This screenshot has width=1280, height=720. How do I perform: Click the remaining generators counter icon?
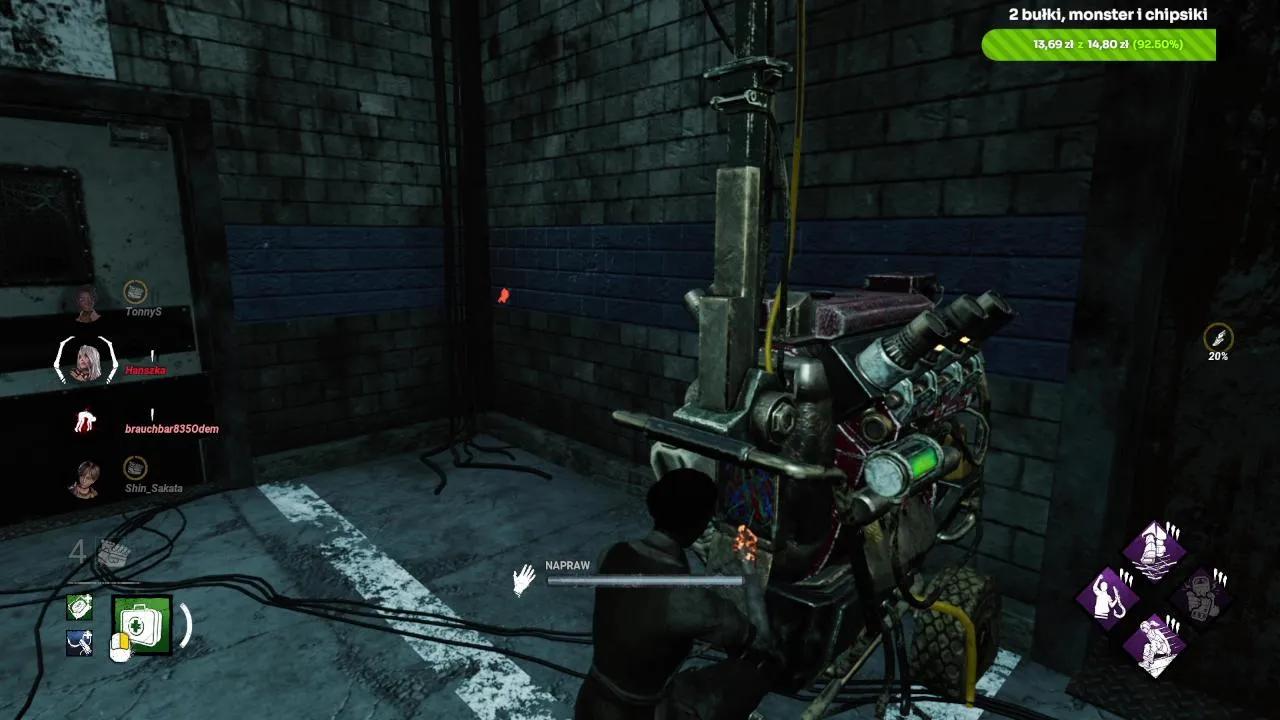point(114,554)
